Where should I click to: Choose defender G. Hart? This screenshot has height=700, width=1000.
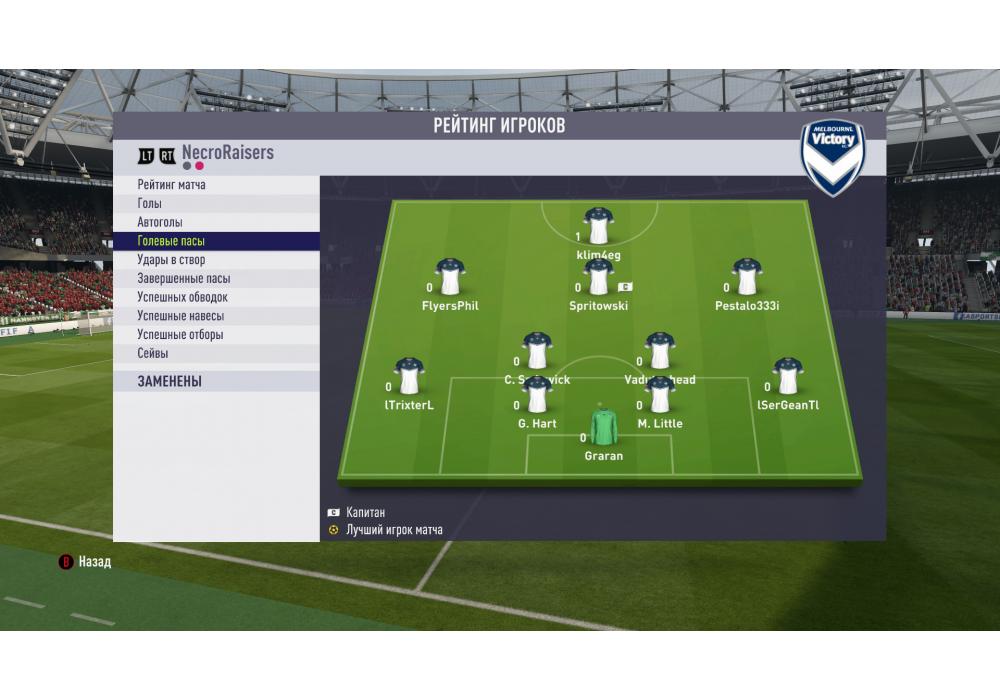tap(537, 396)
